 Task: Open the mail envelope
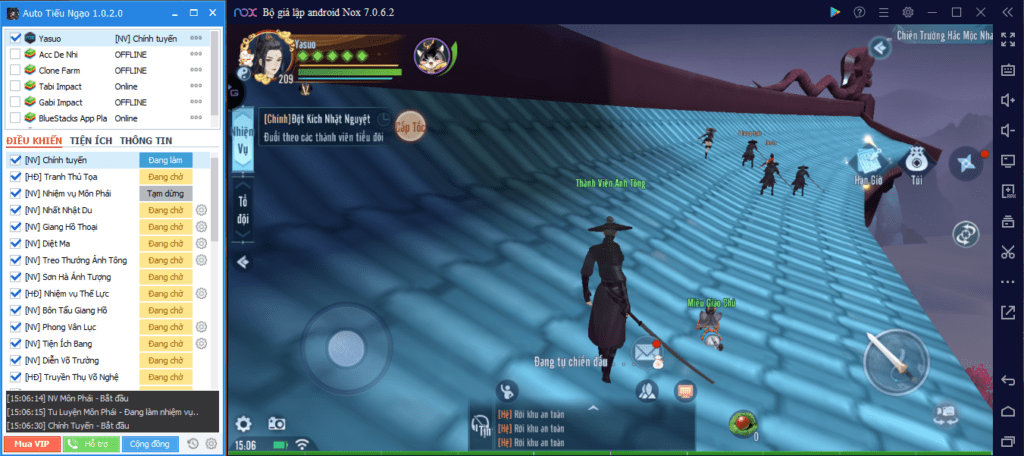(x=647, y=351)
